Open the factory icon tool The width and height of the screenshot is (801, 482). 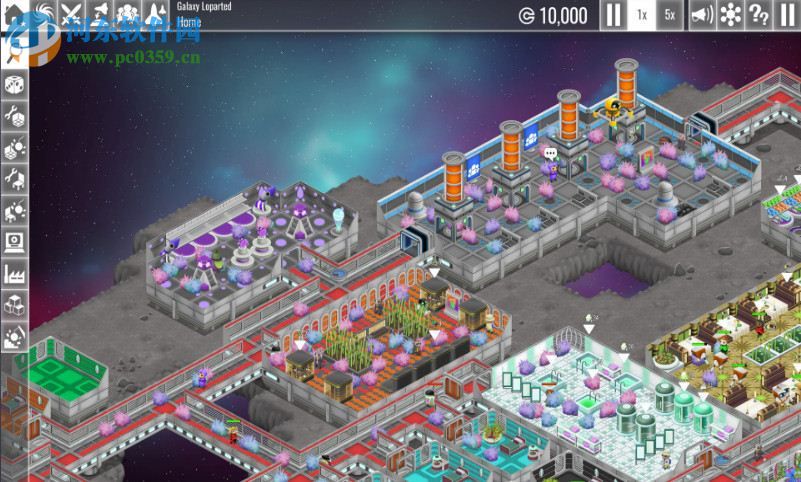click(15, 272)
